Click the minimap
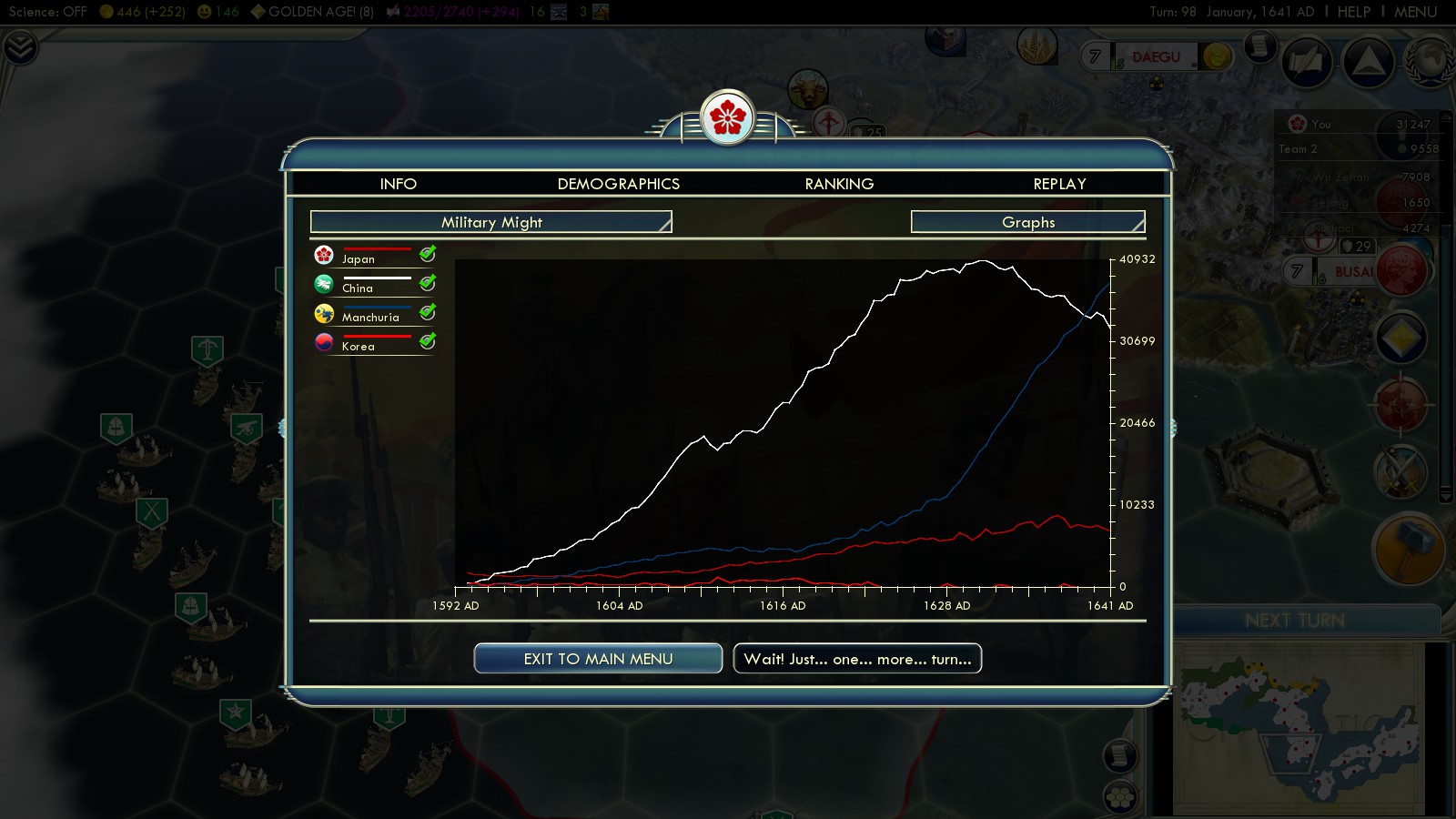 pyautogui.click(x=1299, y=728)
